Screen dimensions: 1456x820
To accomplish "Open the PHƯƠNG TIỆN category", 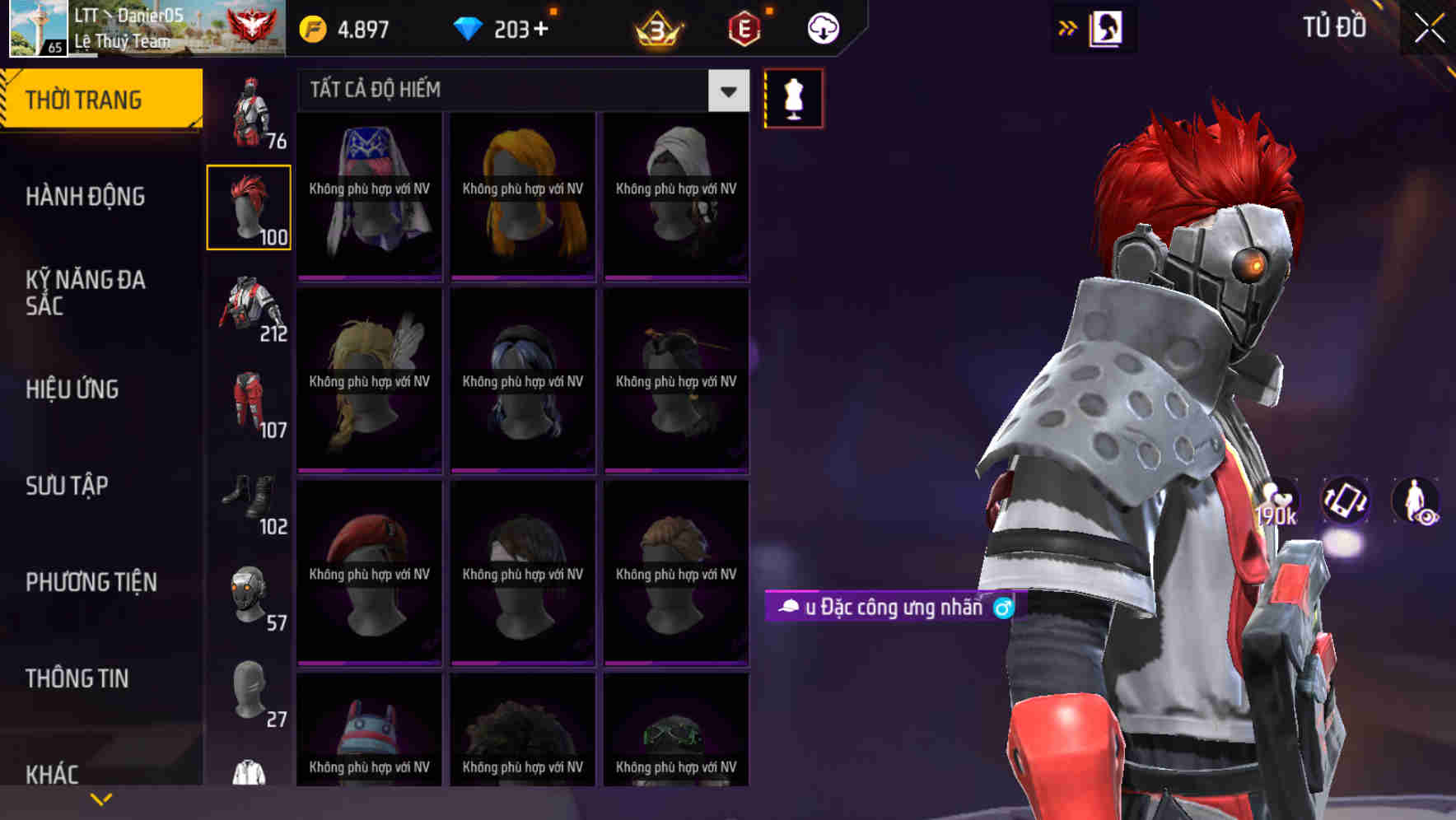I will pyautogui.click(x=91, y=582).
